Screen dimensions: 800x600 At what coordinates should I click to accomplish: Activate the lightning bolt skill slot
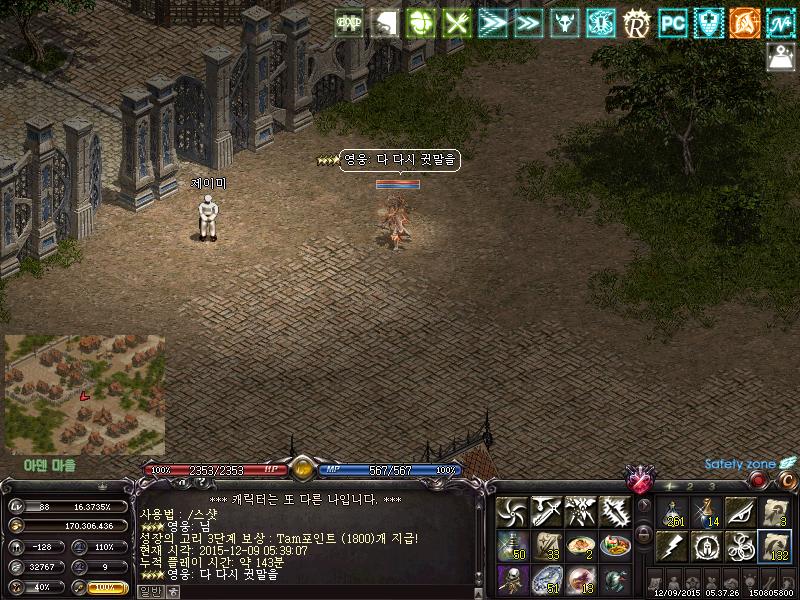coord(672,546)
